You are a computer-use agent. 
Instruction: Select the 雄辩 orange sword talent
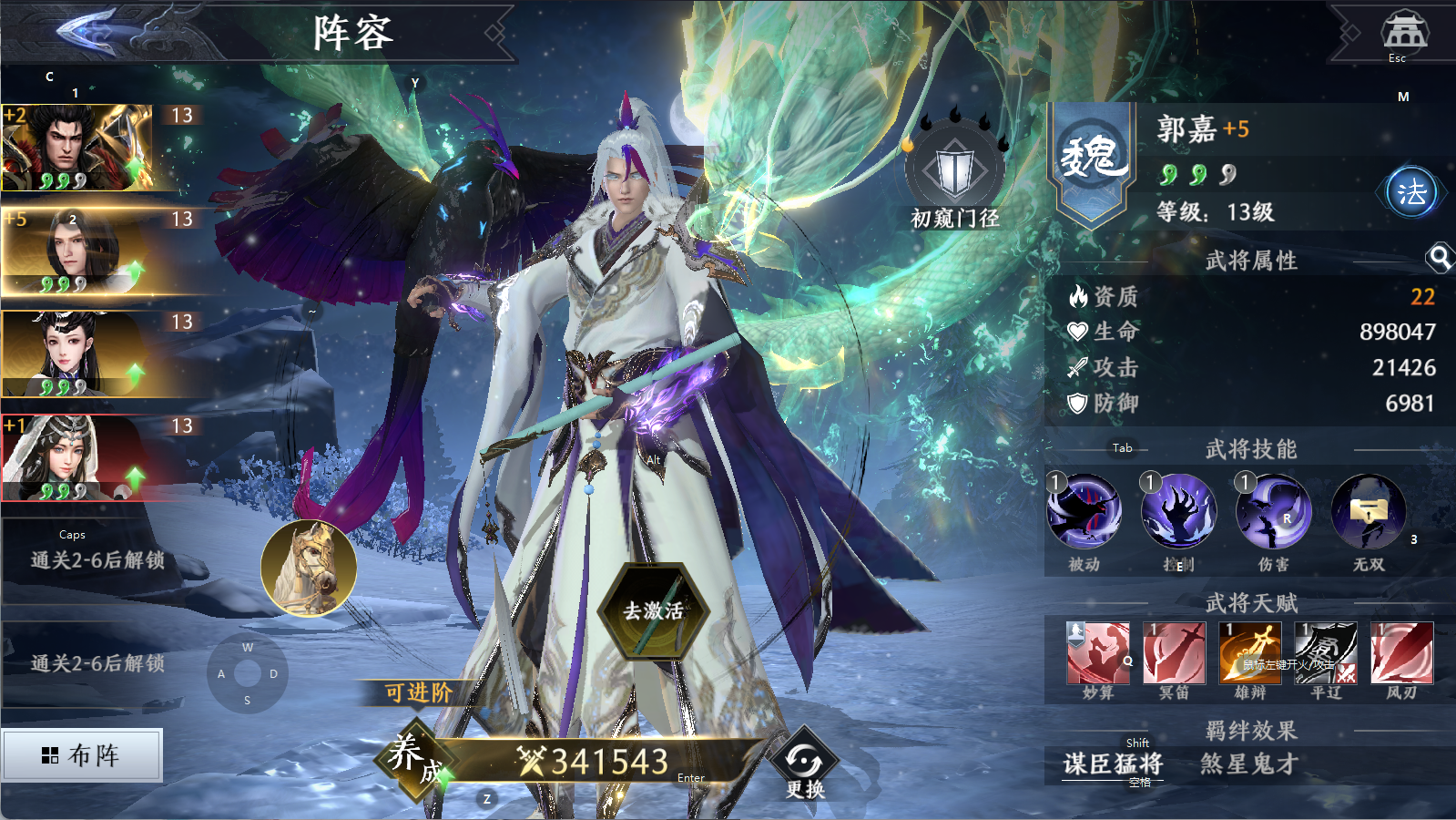point(1250,652)
